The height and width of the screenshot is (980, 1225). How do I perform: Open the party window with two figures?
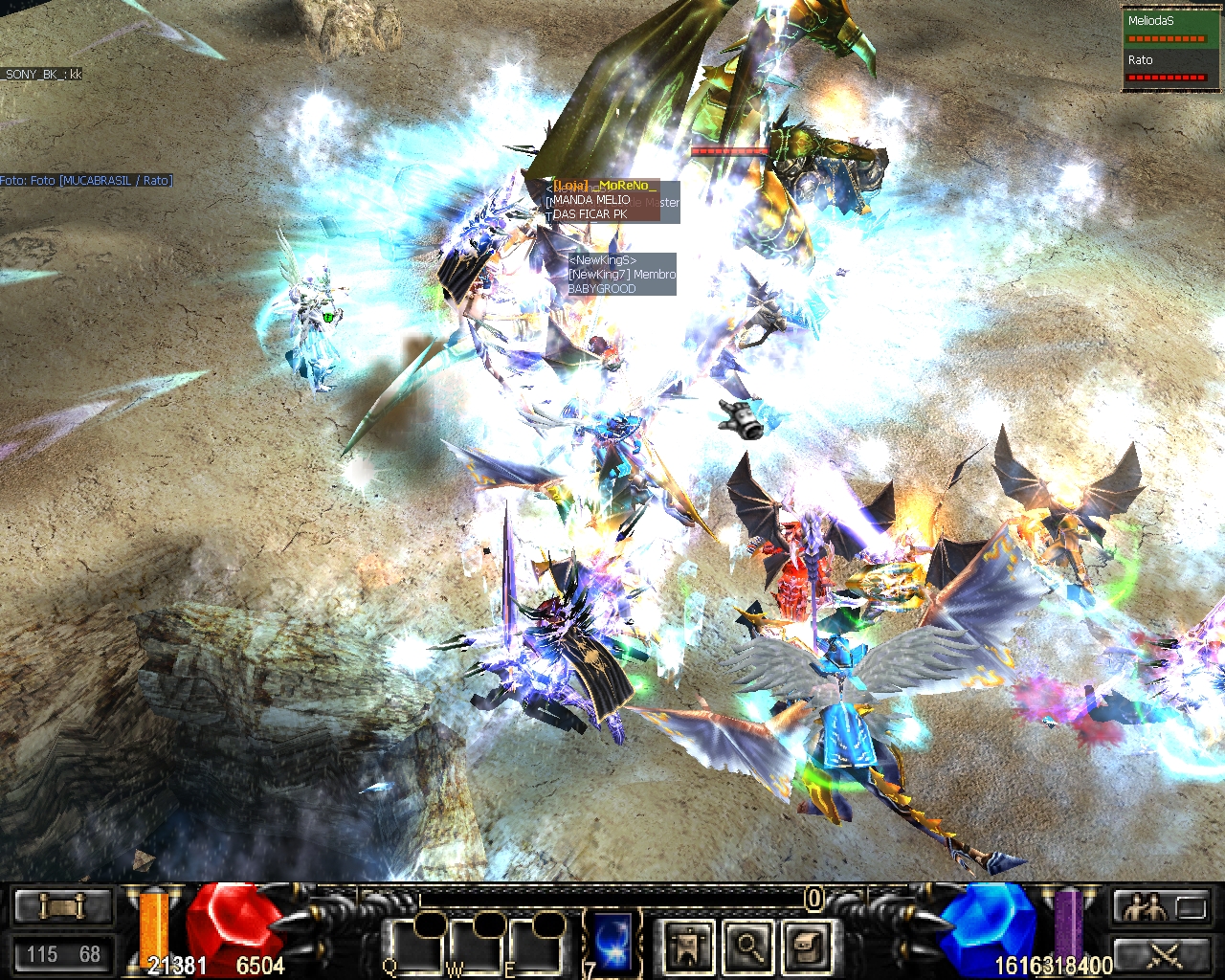(1163, 906)
